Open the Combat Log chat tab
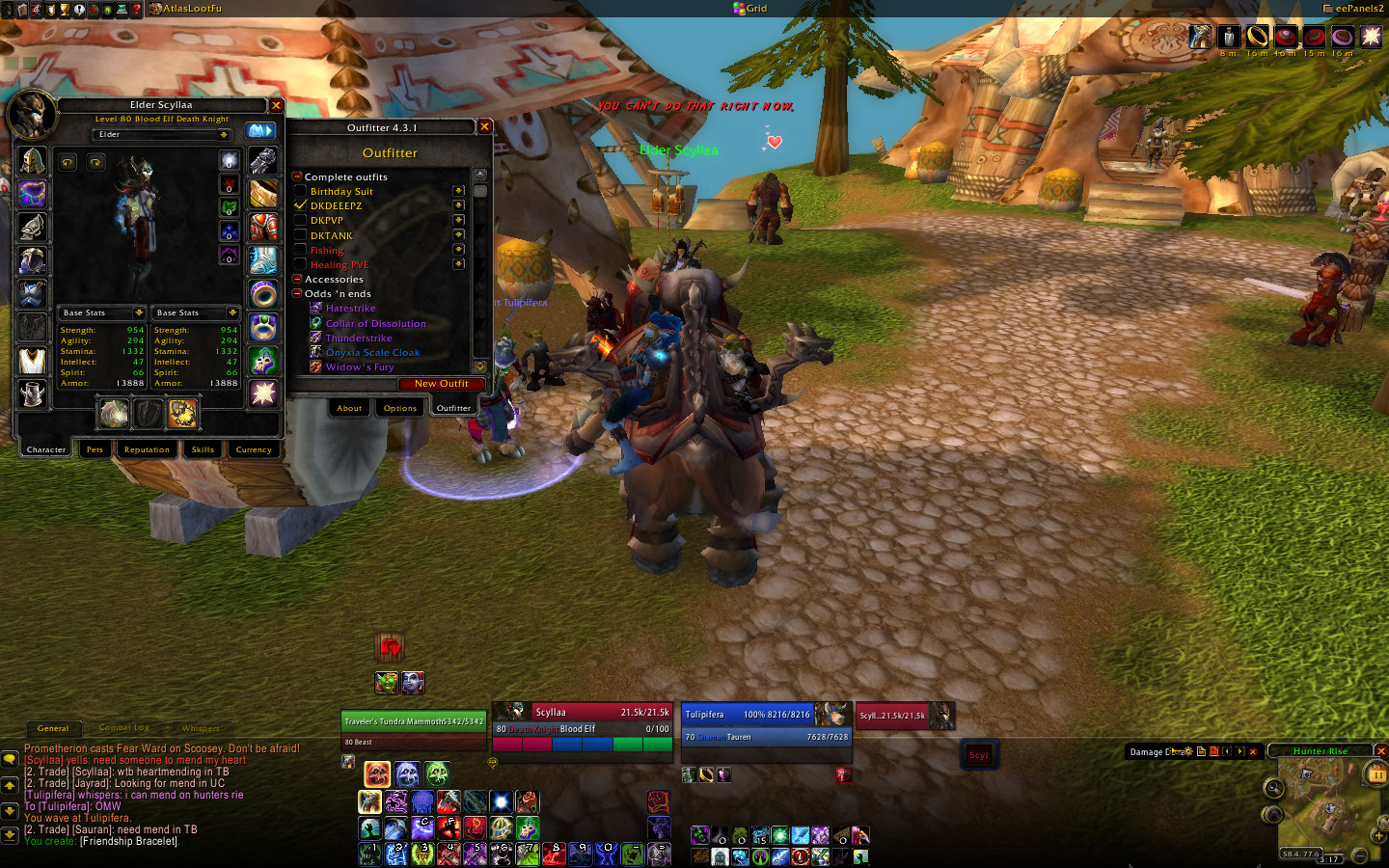The width and height of the screenshot is (1389, 868). point(124,728)
